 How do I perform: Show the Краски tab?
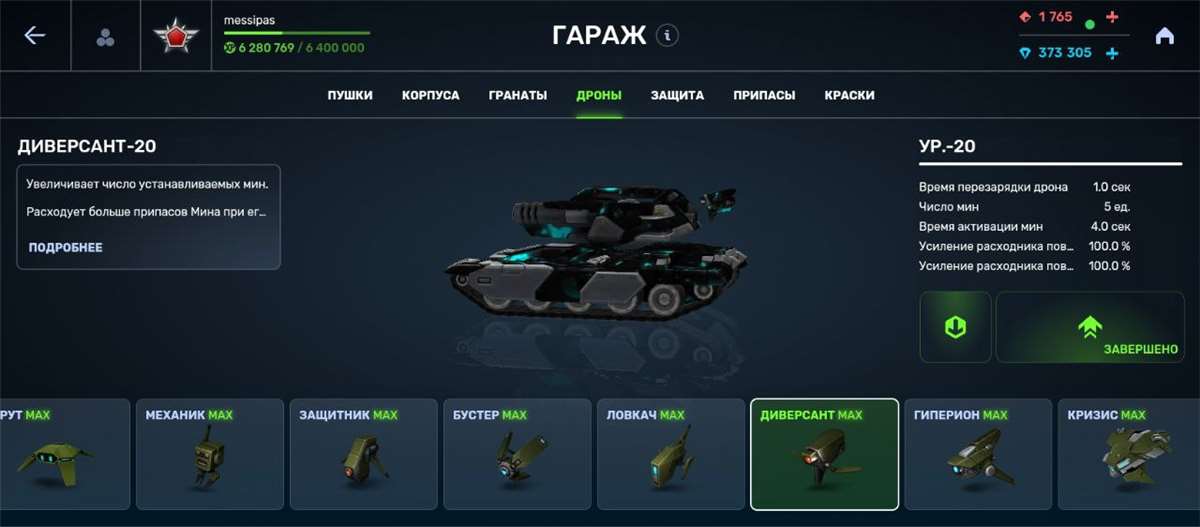point(850,96)
